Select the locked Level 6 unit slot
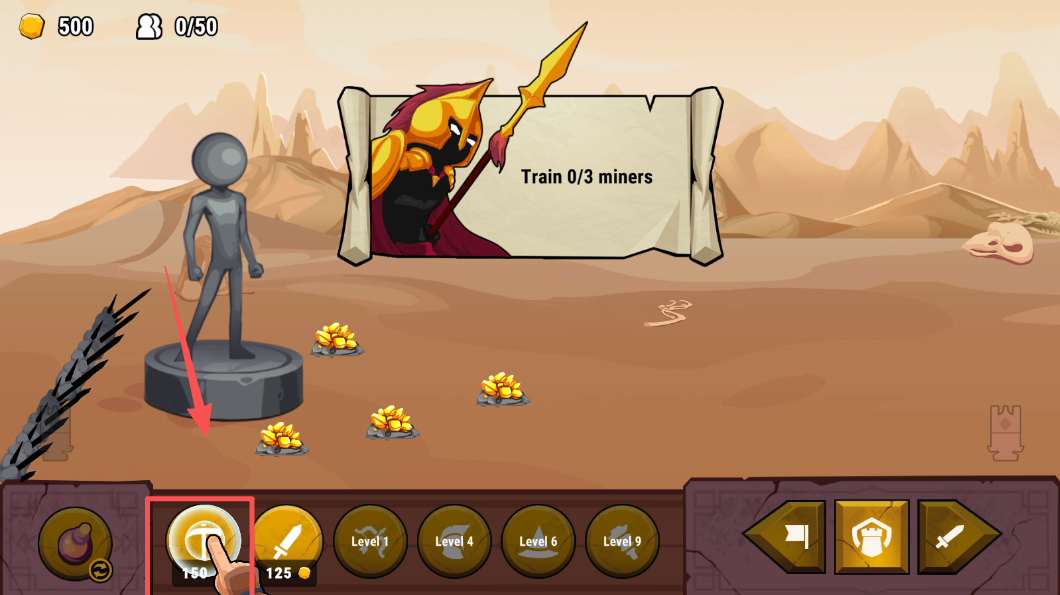This screenshot has height=595, width=1060. coord(538,541)
